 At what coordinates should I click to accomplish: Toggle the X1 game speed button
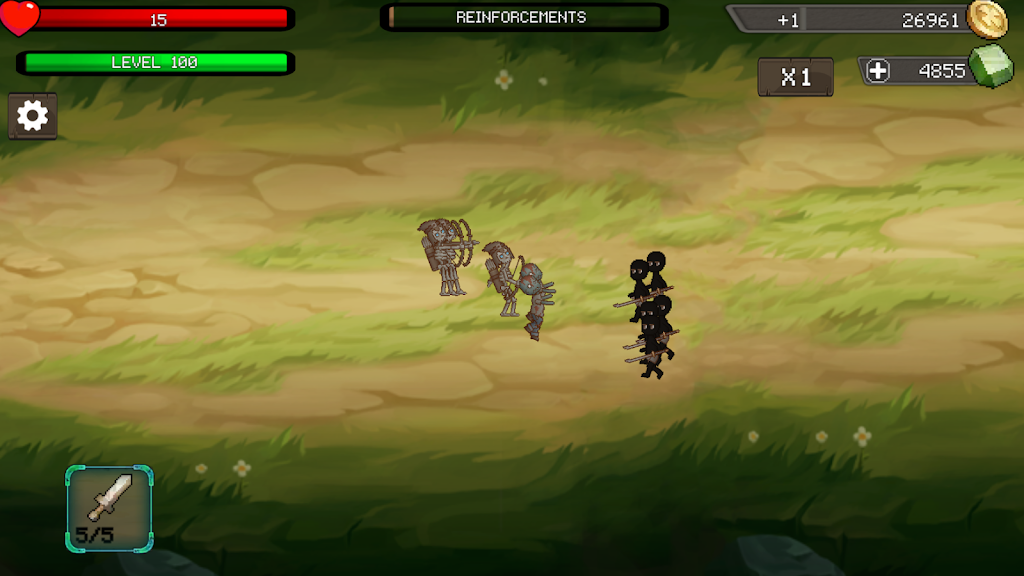coord(795,77)
